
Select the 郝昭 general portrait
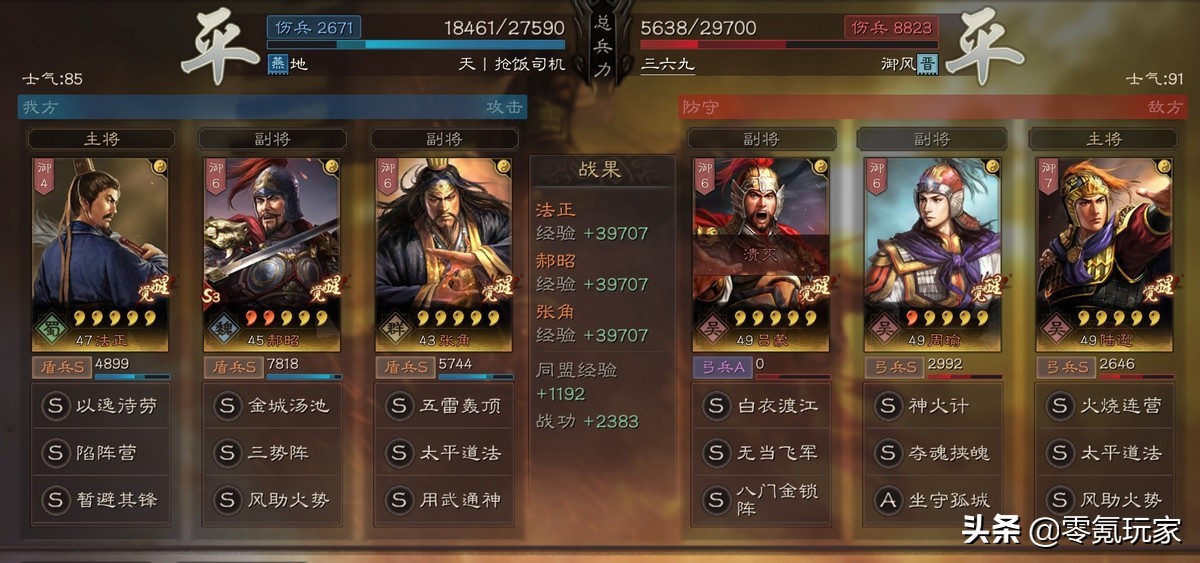tap(272, 250)
